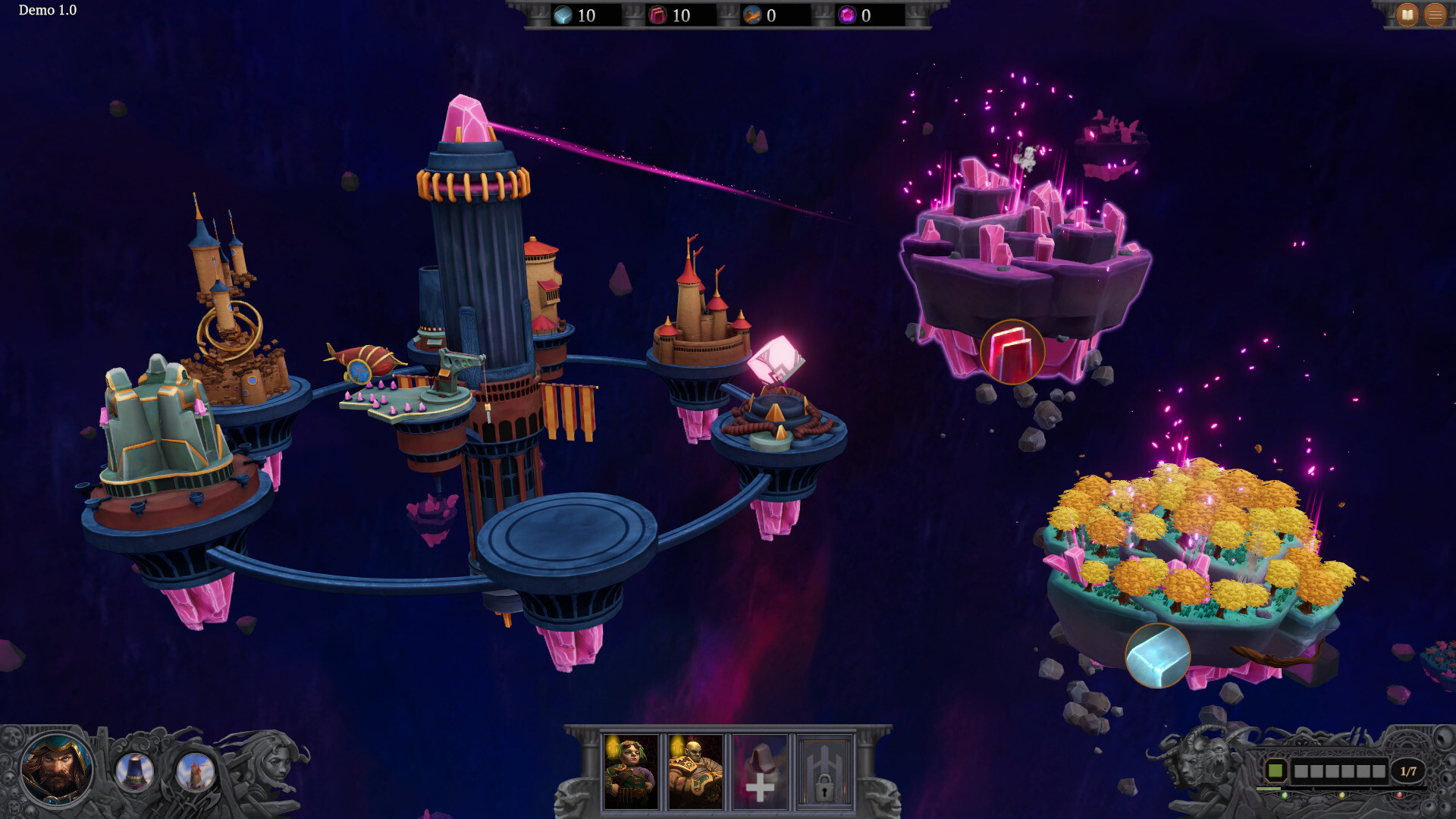Choose the dark blue tower building icon
1456x819 pixels.
click(135, 772)
